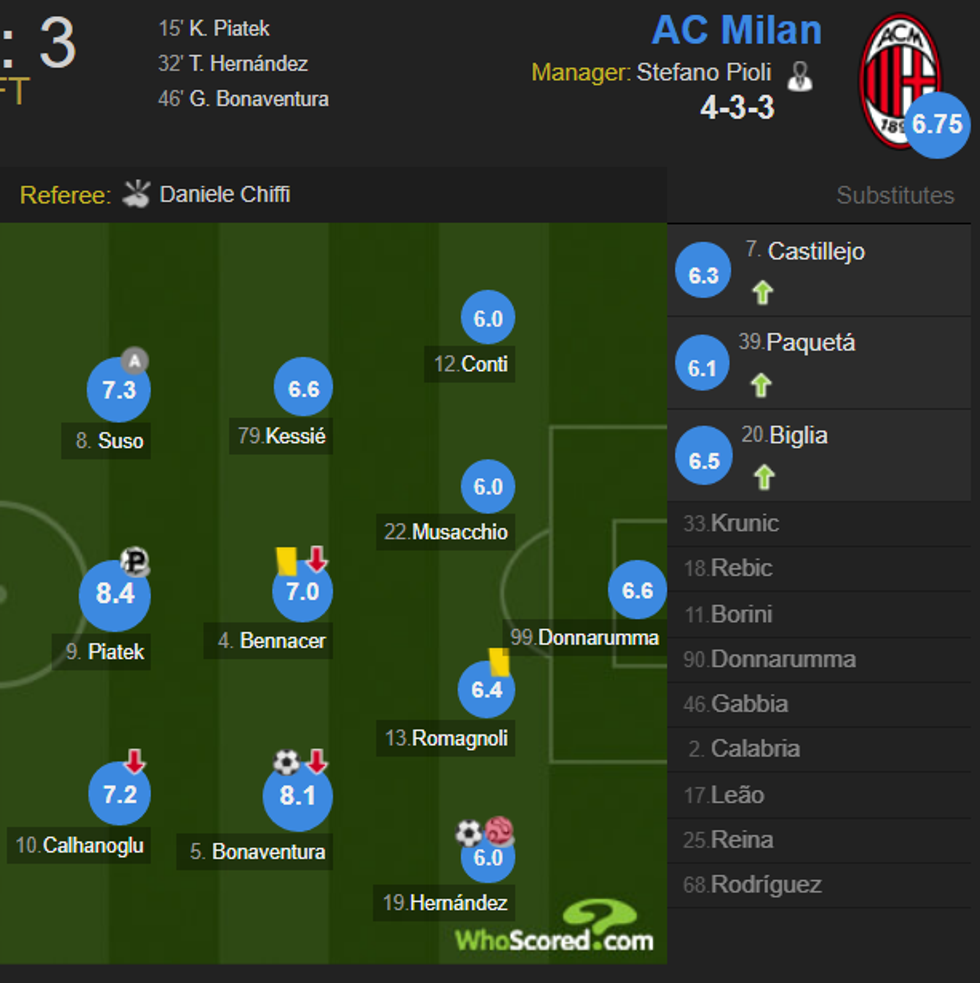Choose Bonaventura's 8.1 rating bubble
The height and width of the screenshot is (983, 980).
297,796
